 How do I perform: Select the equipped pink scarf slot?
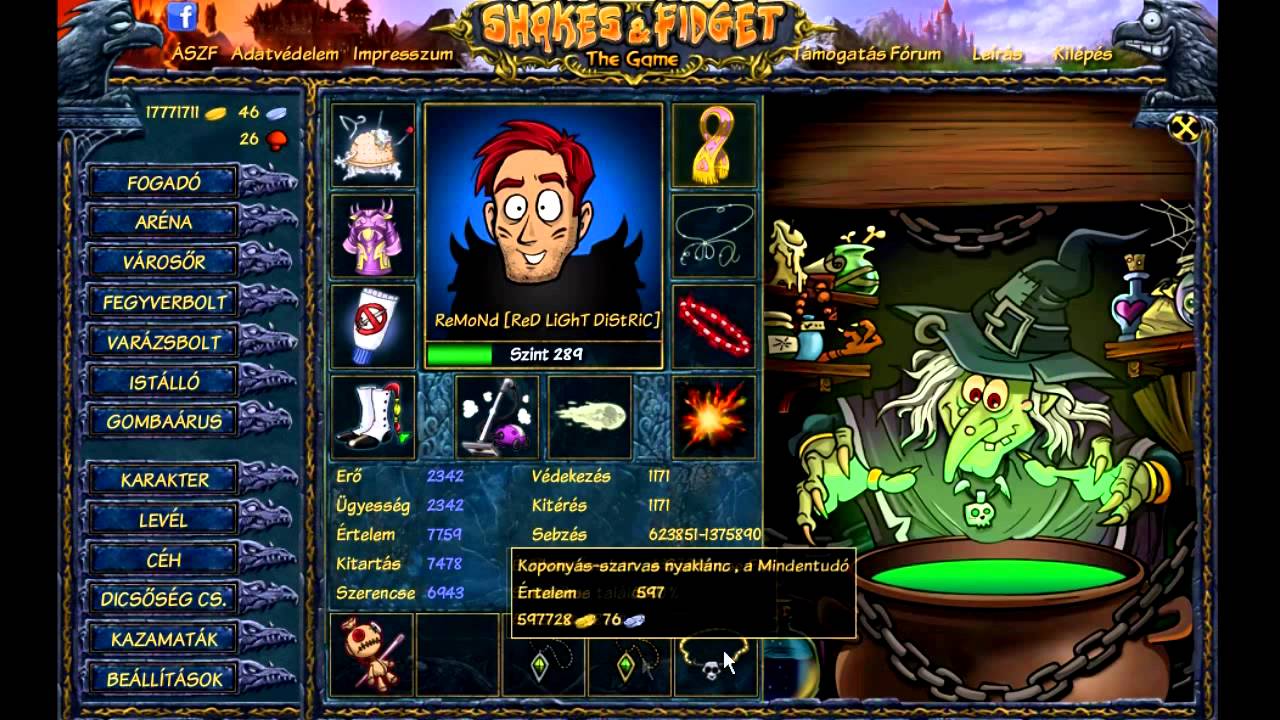(x=713, y=146)
